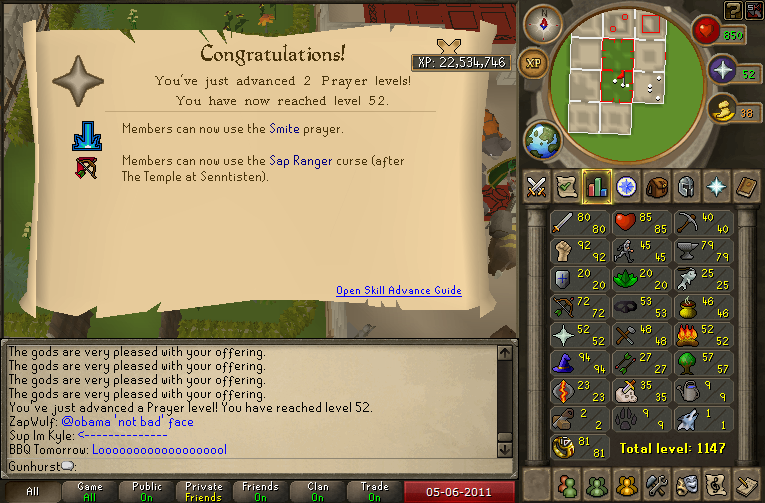
Task: Open the Skill Advance Guide link
Action: click(x=398, y=291)
